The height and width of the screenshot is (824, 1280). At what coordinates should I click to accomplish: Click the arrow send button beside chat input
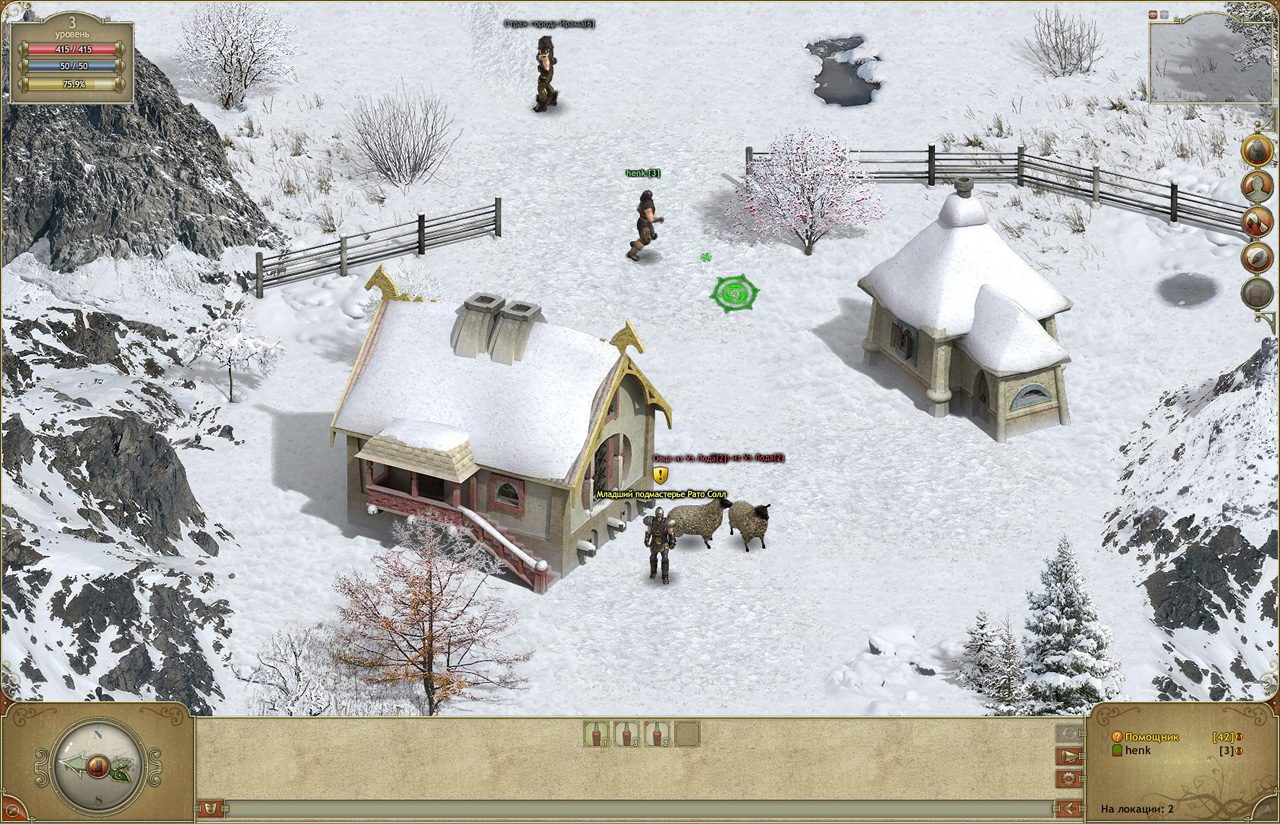[x=1069, y=808]
